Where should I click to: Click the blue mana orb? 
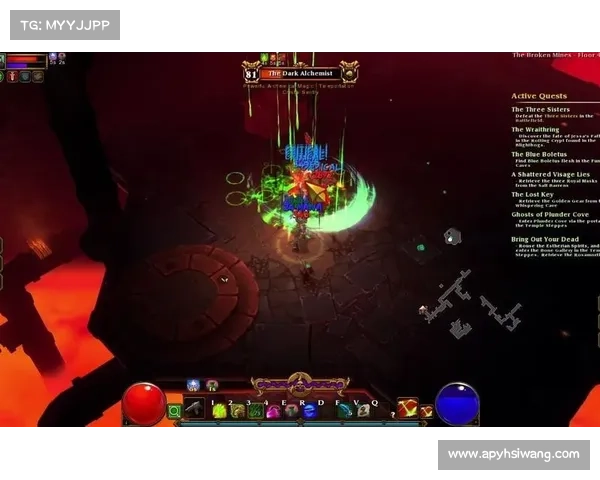456,403
